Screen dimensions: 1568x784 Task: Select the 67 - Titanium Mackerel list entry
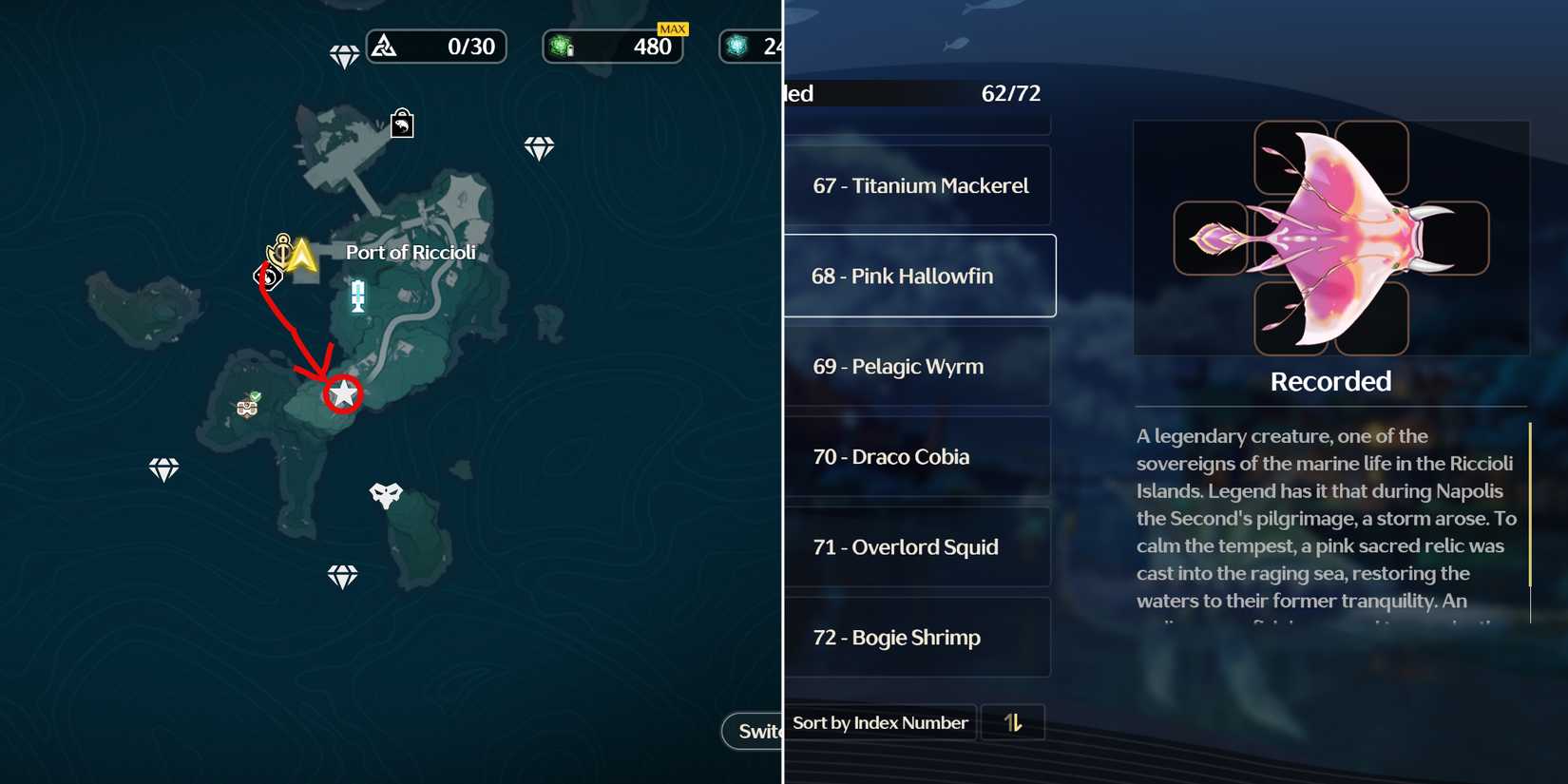tap(917, 185)
